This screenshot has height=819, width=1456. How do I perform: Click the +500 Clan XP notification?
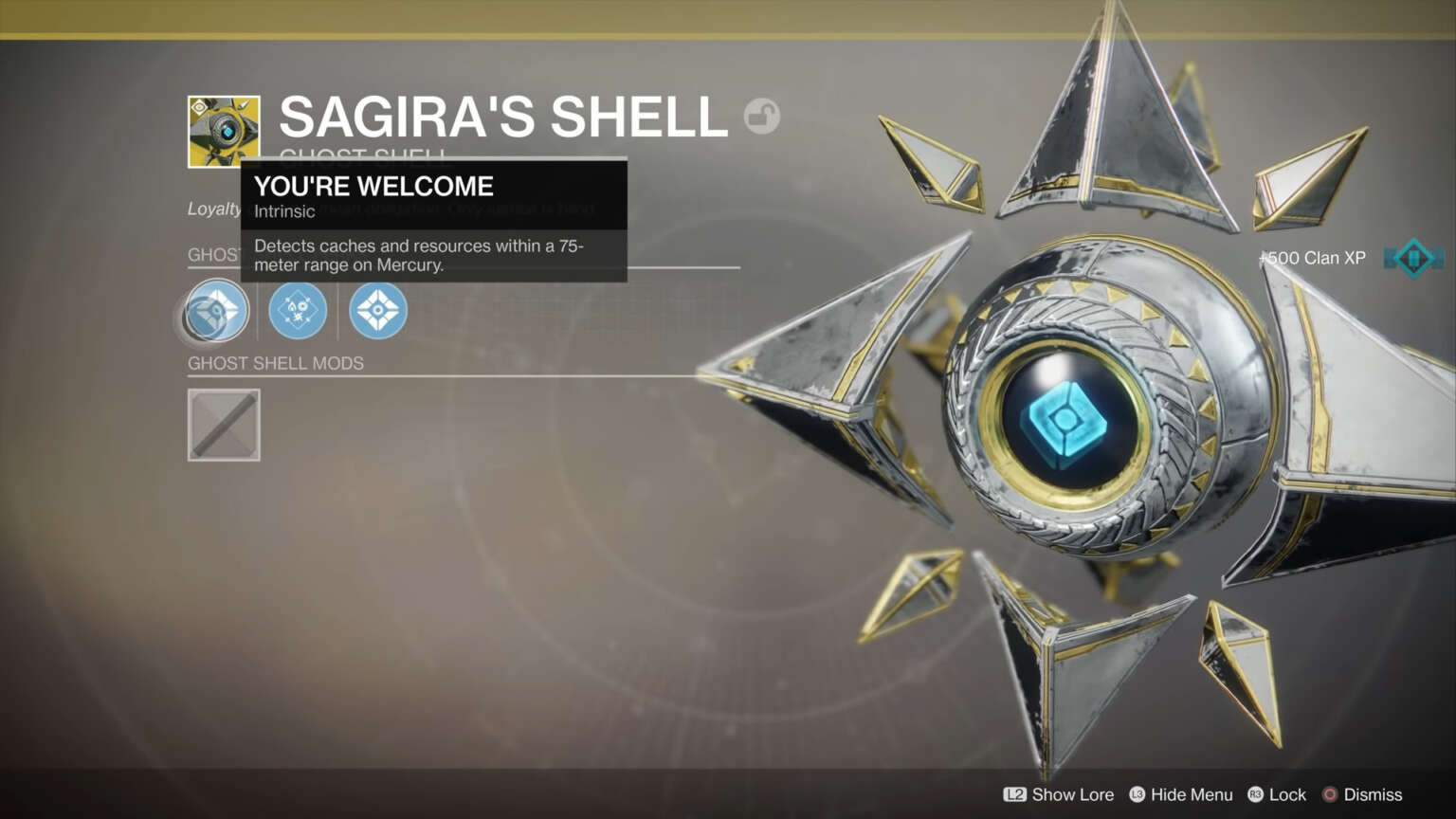coord(1311,257)
